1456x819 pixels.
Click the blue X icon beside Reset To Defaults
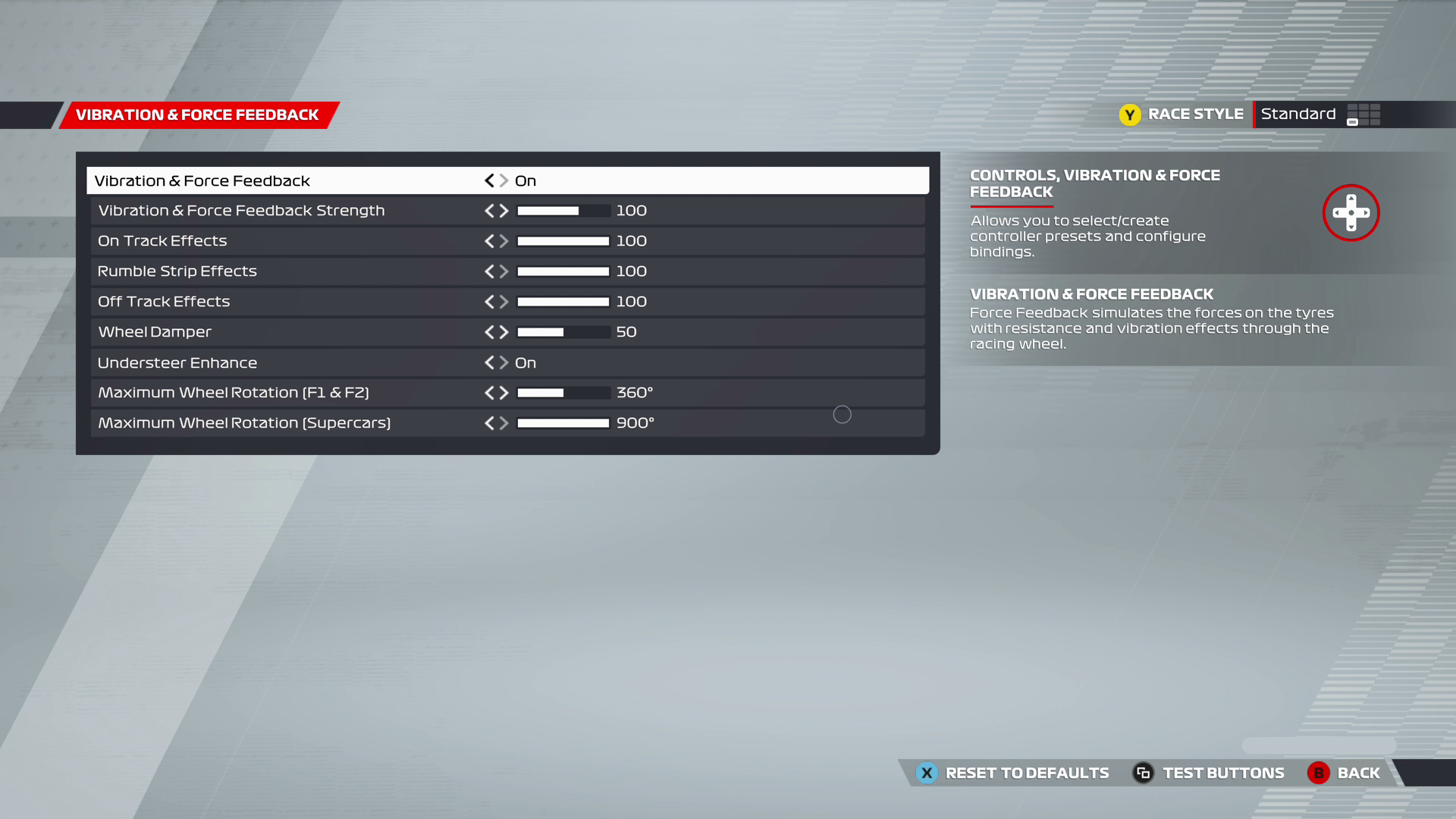[926, 773]
